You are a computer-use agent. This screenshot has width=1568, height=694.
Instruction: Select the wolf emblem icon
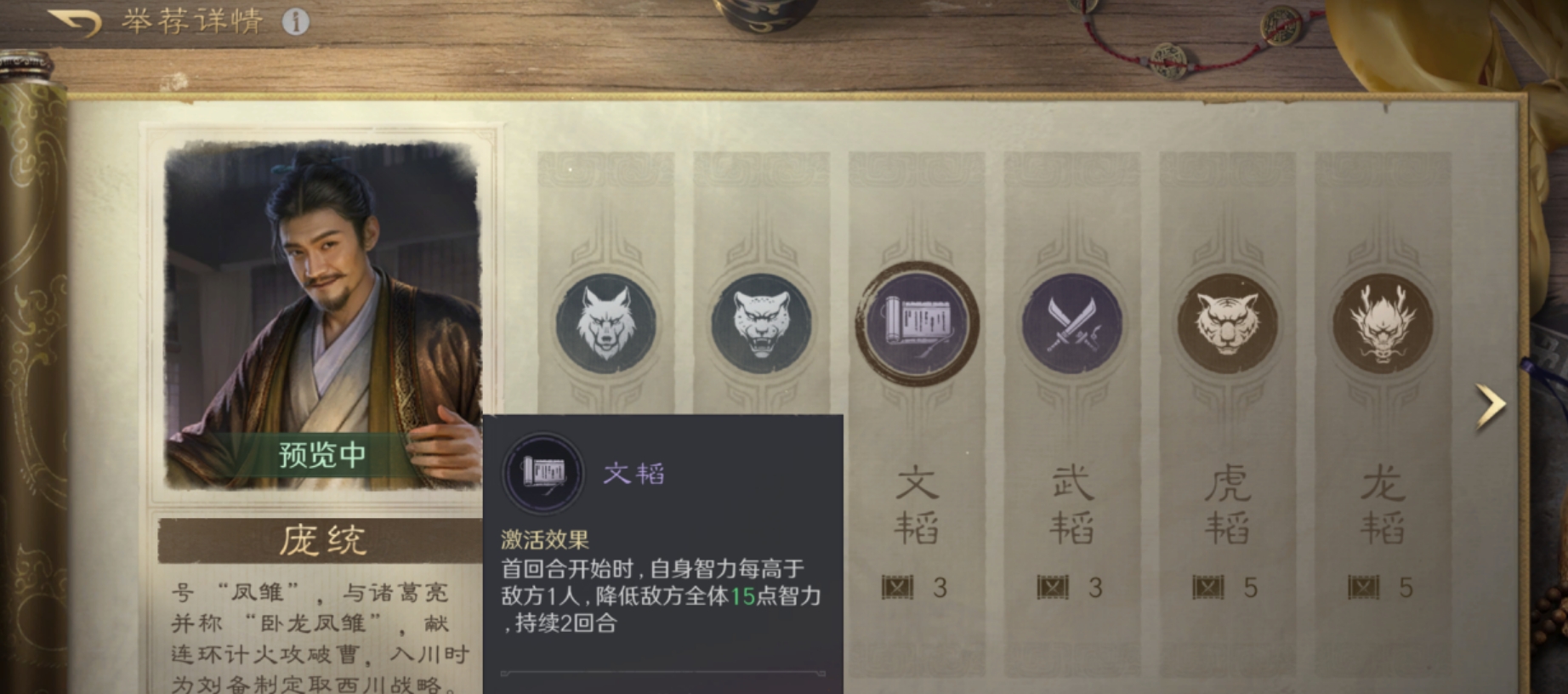605,323
